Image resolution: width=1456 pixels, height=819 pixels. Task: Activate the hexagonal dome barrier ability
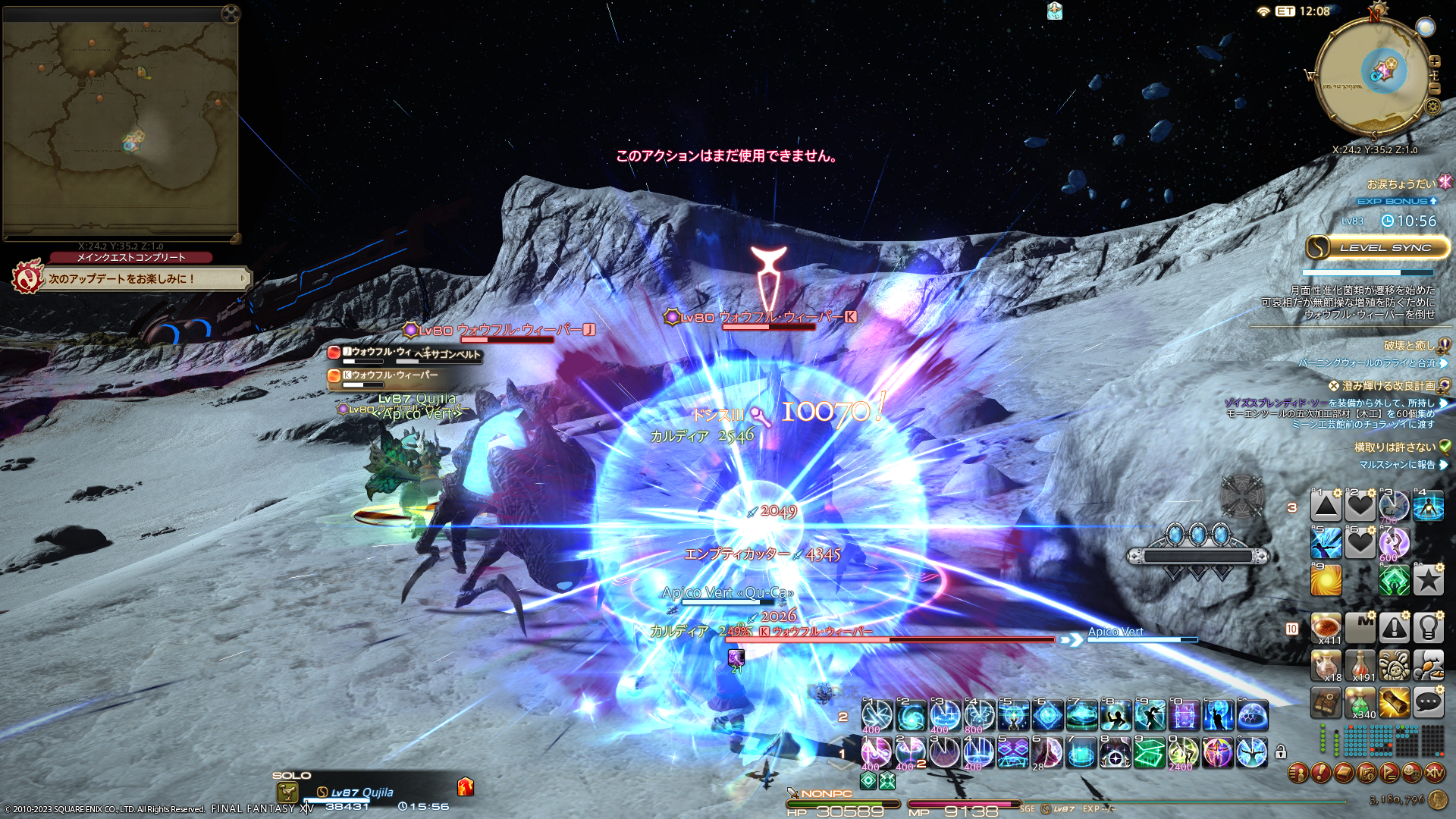coord(1252,715)
